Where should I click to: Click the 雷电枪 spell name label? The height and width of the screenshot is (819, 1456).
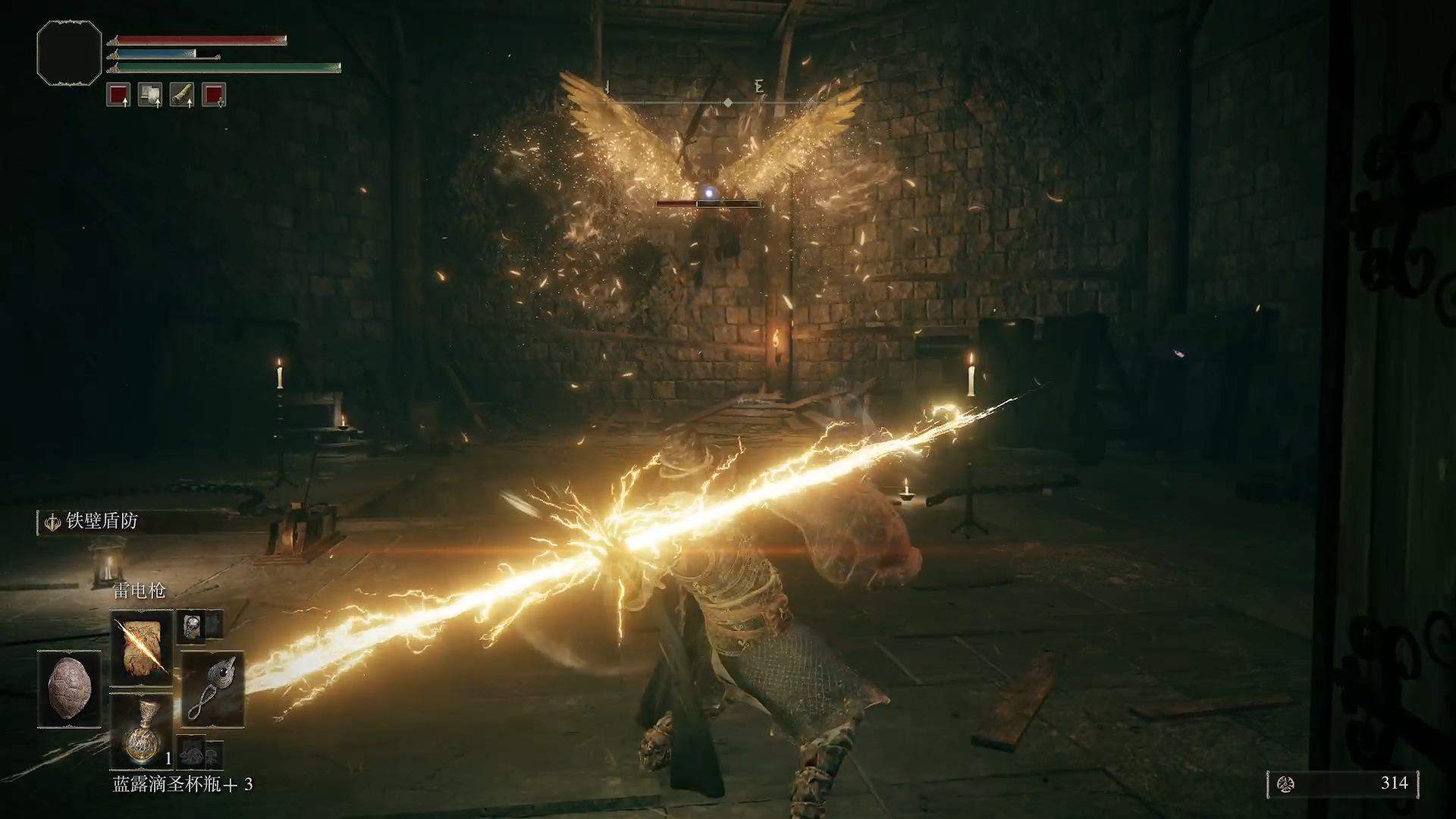pos(140,590)
